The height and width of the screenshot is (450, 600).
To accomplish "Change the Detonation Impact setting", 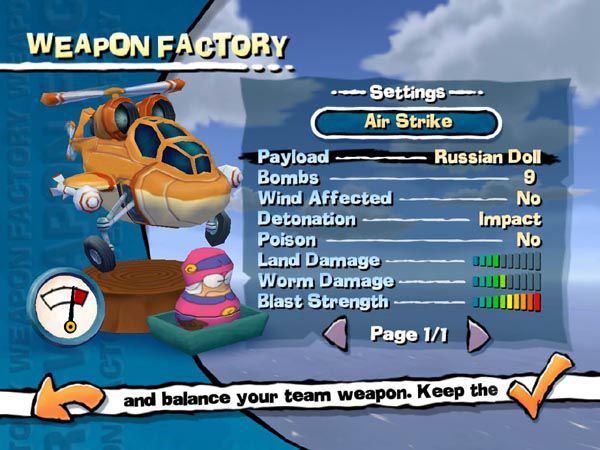I will click(x=399, y=219).
